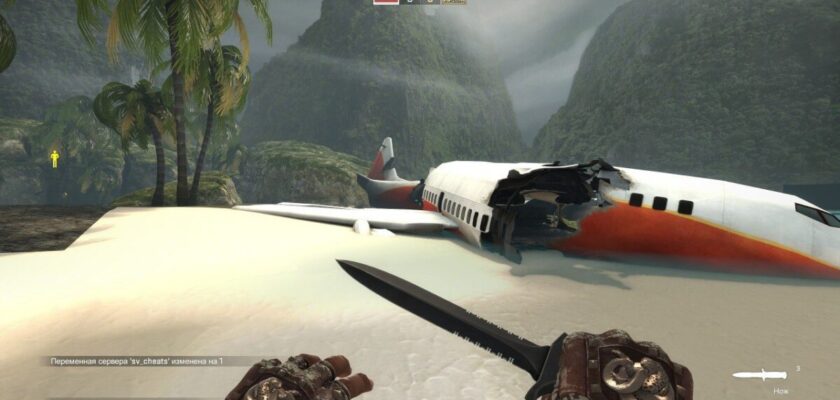Select the knife weapon slot icon
Screen dimensions: 840x400
(759, 375)
